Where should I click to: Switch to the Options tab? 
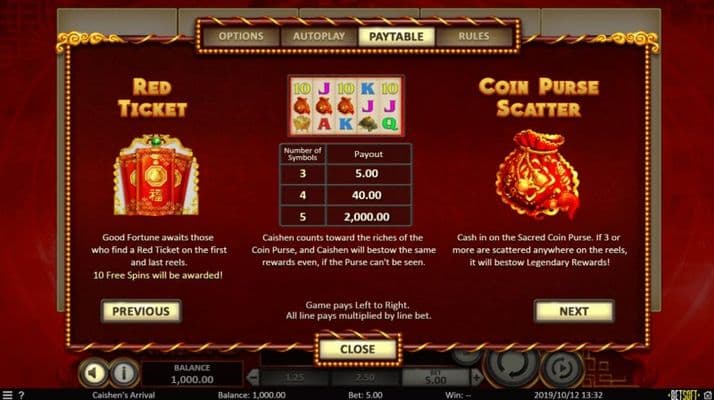pyautogui.click(x=240, y=36)
